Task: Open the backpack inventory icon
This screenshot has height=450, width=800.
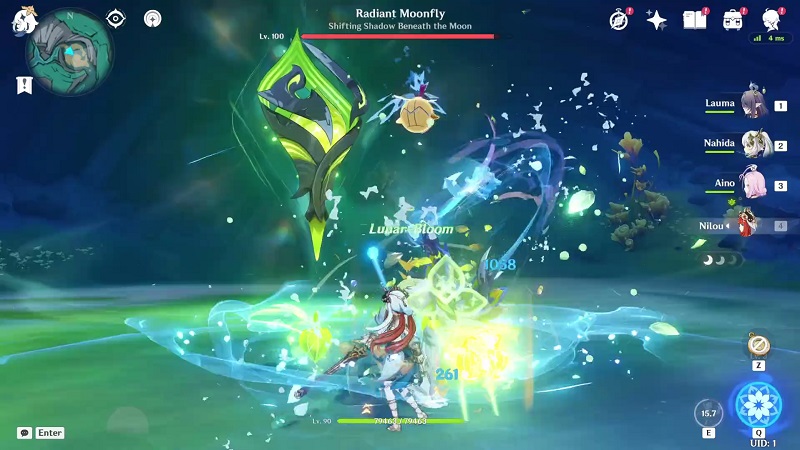Action: (x=733, y=20)
